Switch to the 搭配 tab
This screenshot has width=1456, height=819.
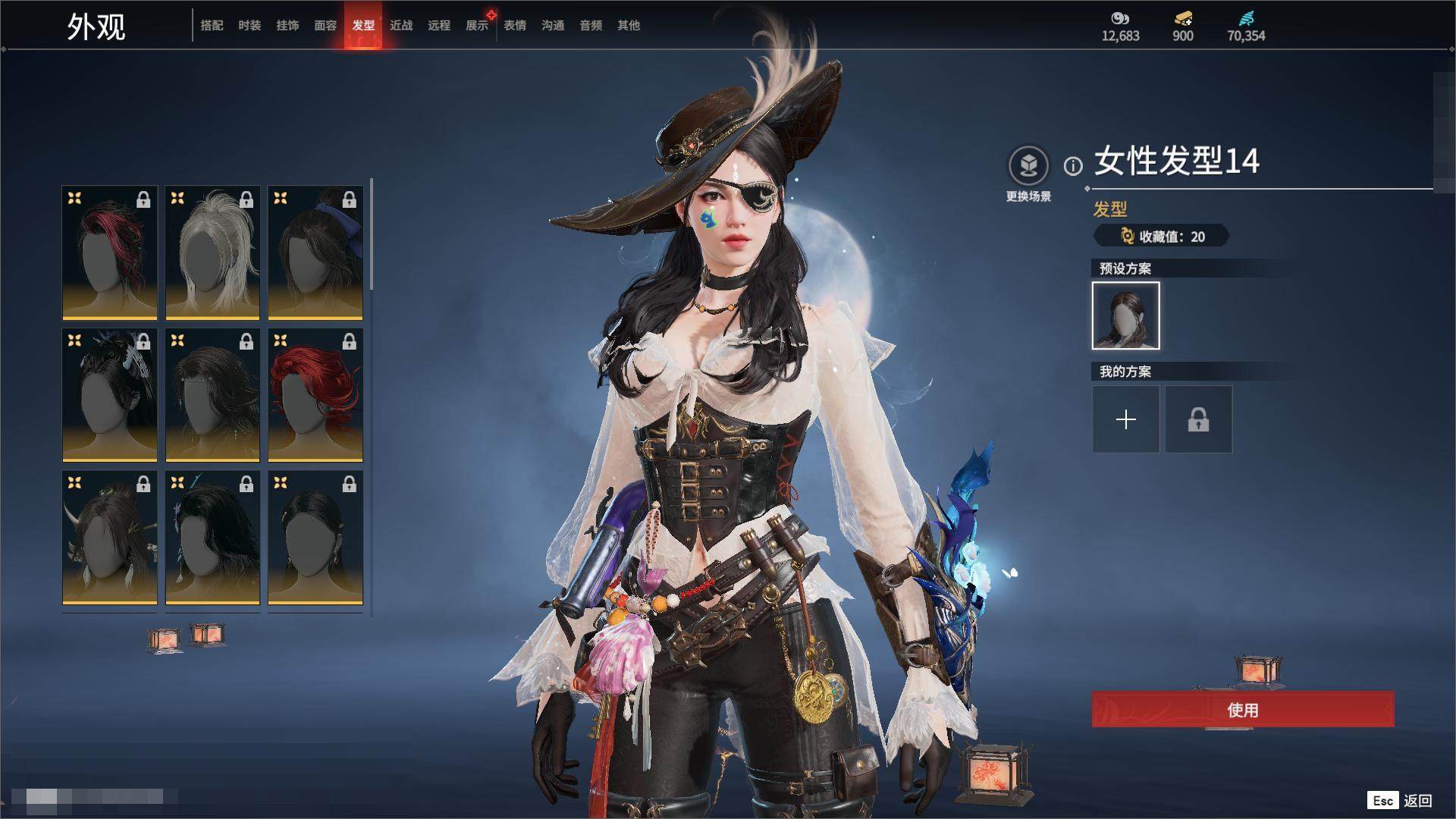click(212, 26)
